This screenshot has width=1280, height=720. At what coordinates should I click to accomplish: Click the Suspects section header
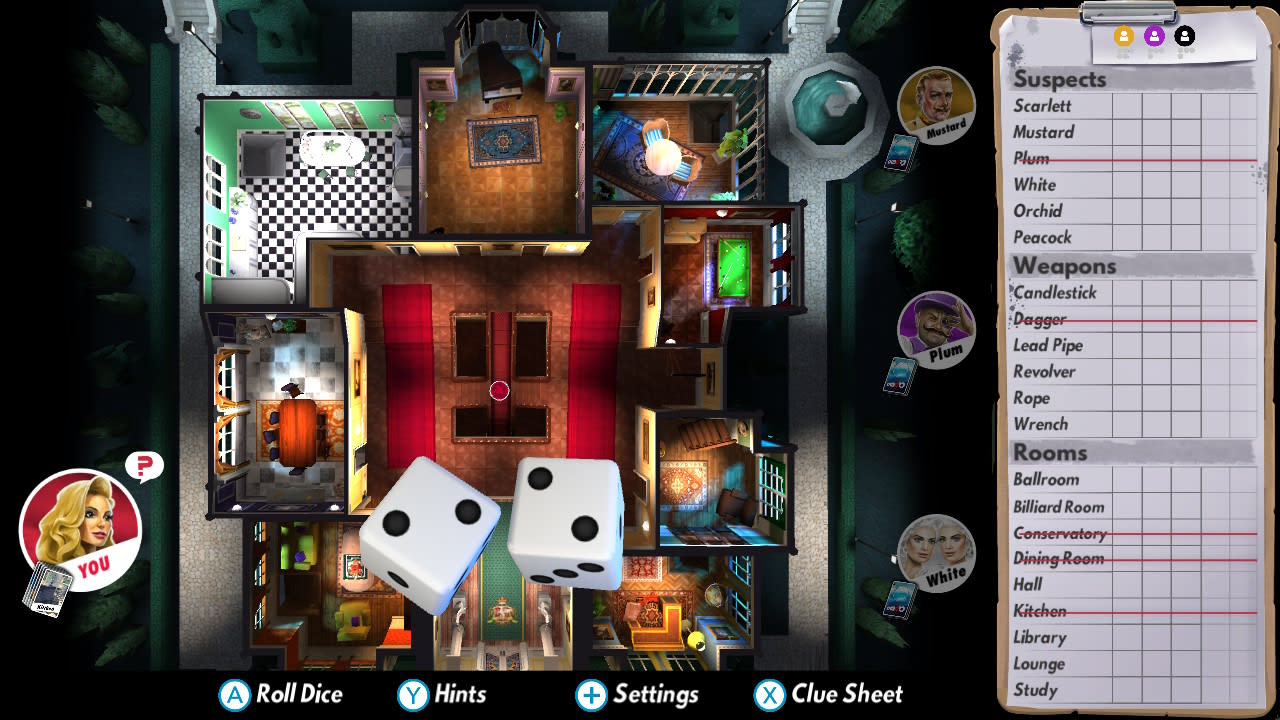pyautogui.click(x=1060, y=78)
